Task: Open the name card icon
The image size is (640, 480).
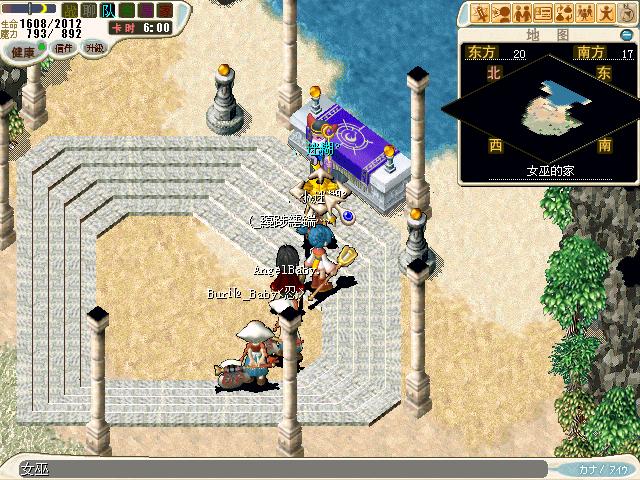Action: 543,14
